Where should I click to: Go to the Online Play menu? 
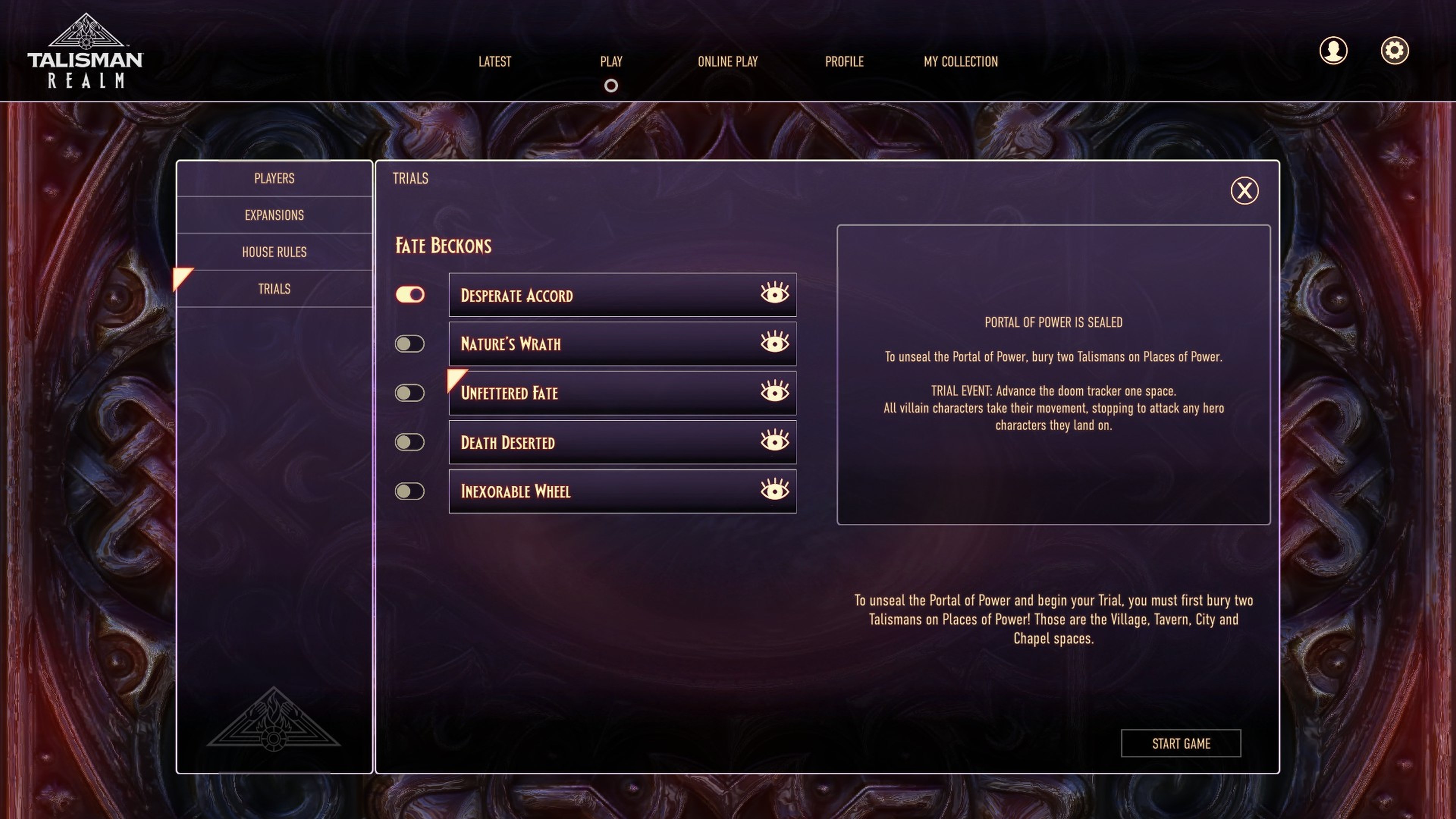tap(728, 61)
